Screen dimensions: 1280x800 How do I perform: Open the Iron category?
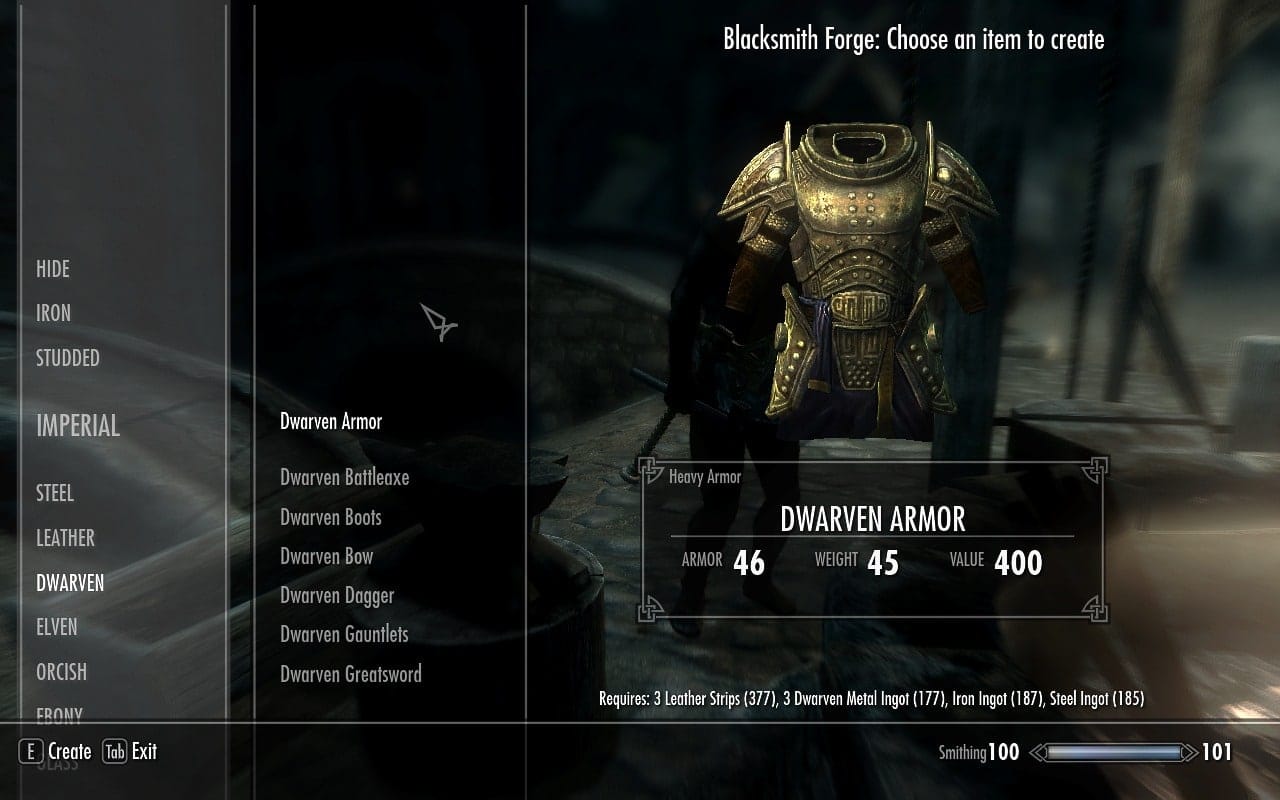[x=53, y=313]
